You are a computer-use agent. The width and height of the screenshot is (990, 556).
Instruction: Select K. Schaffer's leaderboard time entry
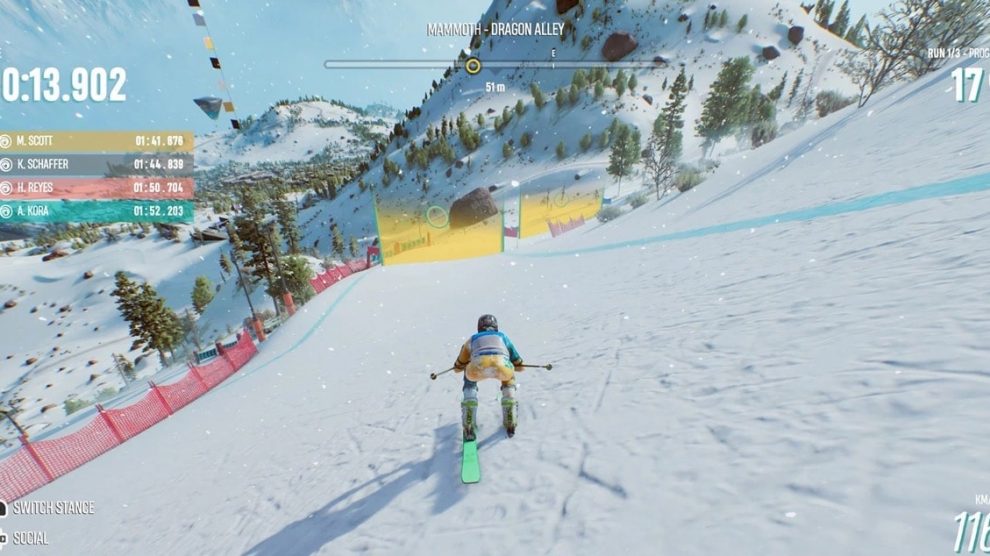pos(159,164)
